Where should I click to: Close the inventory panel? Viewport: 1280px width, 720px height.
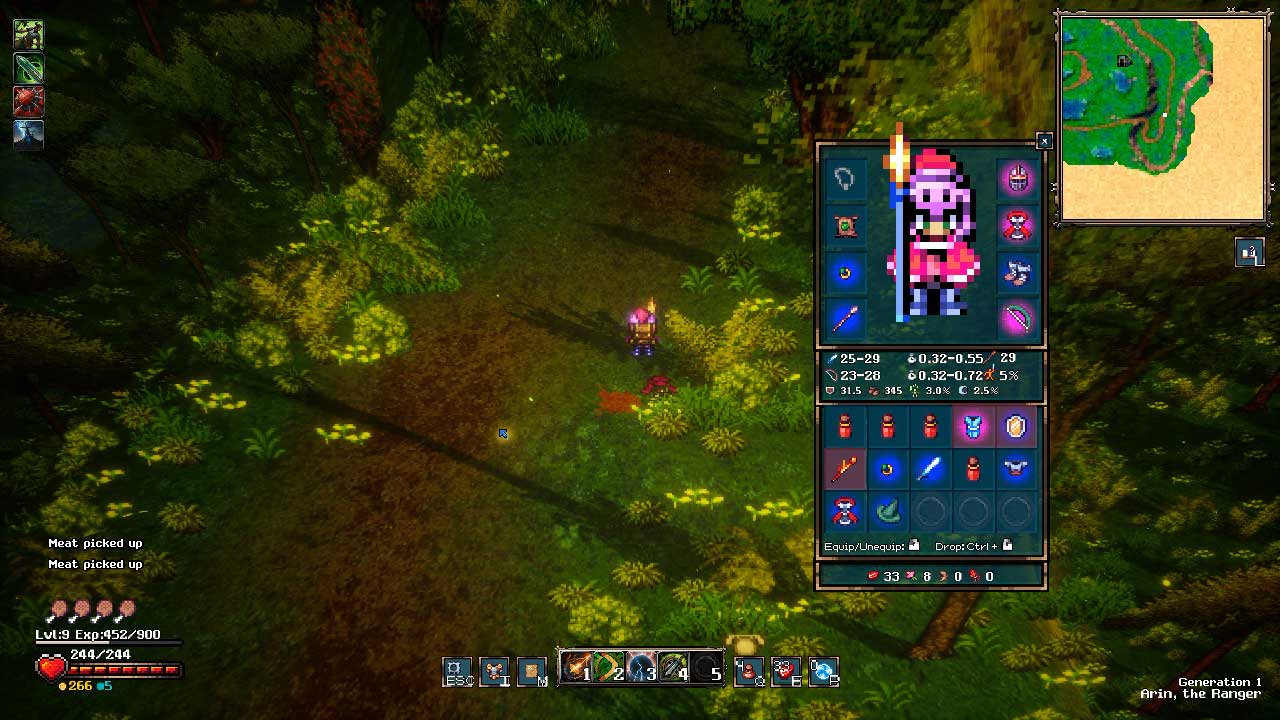[1044, 141]
